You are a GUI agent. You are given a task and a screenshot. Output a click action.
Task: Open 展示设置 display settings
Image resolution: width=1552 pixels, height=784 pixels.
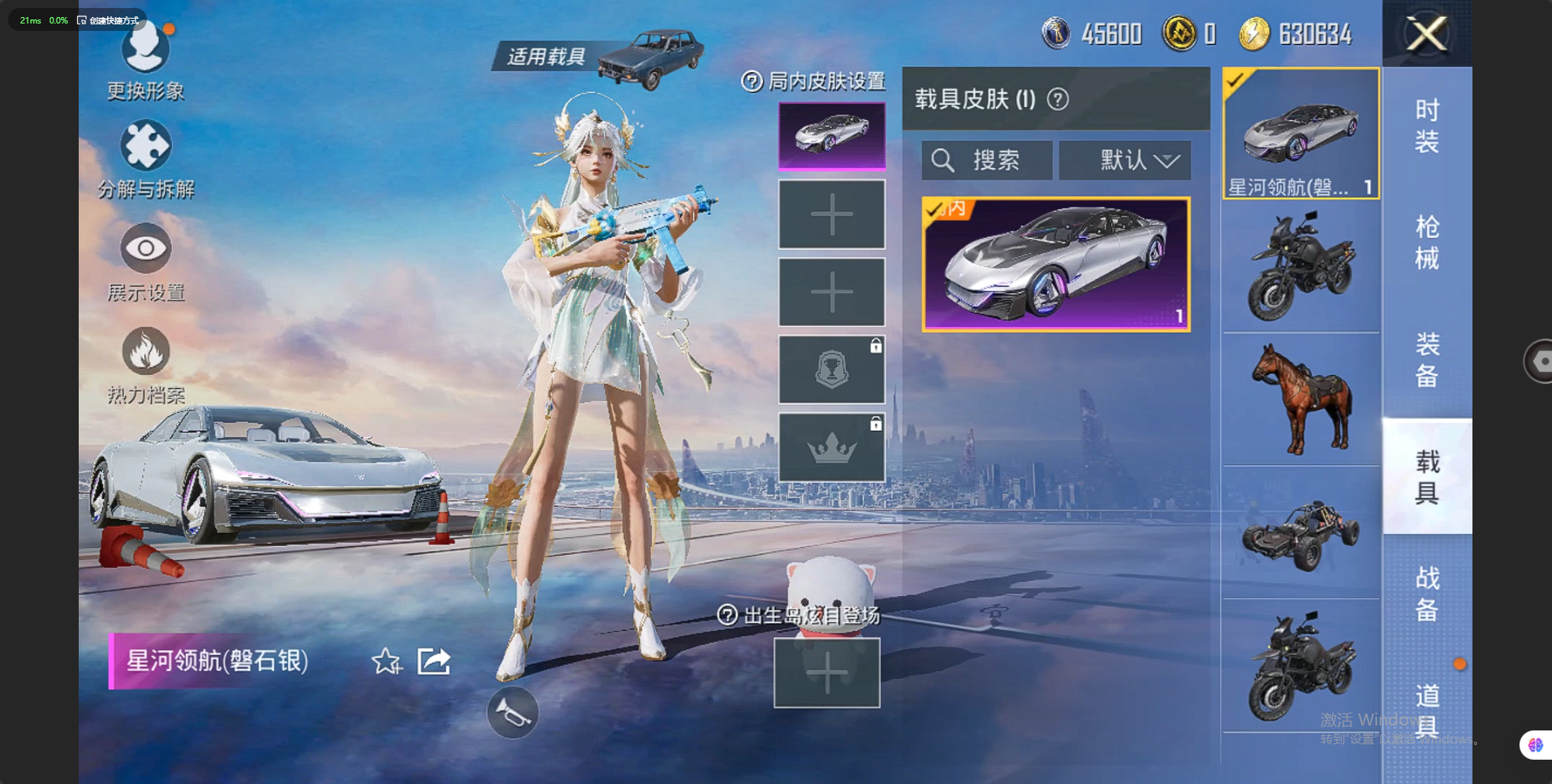pos(145,248)
